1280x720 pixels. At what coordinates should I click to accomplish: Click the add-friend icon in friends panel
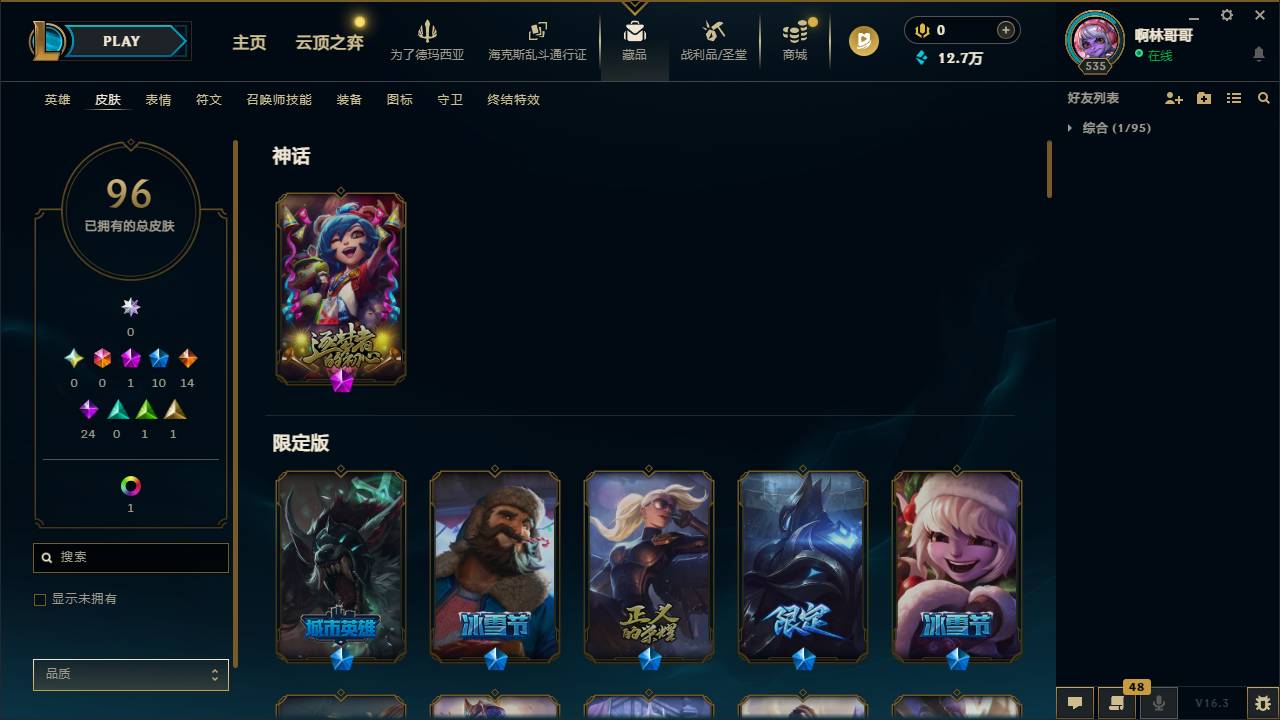(x=1172, y=98)
